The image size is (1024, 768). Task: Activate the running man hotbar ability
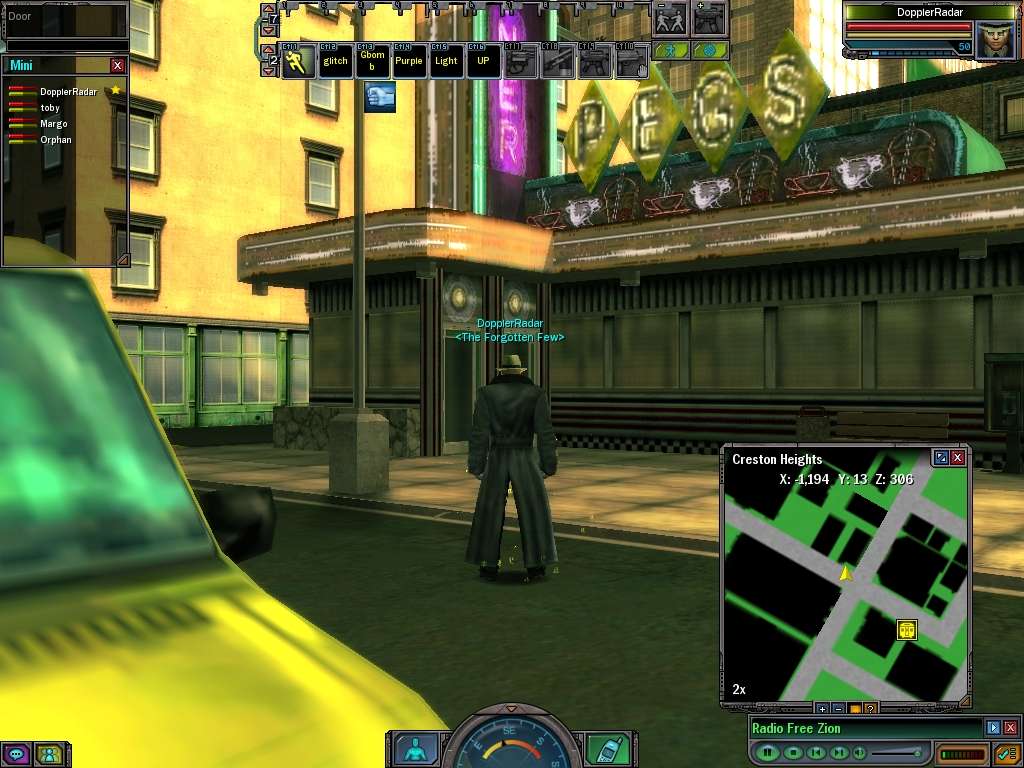(295, 62)
